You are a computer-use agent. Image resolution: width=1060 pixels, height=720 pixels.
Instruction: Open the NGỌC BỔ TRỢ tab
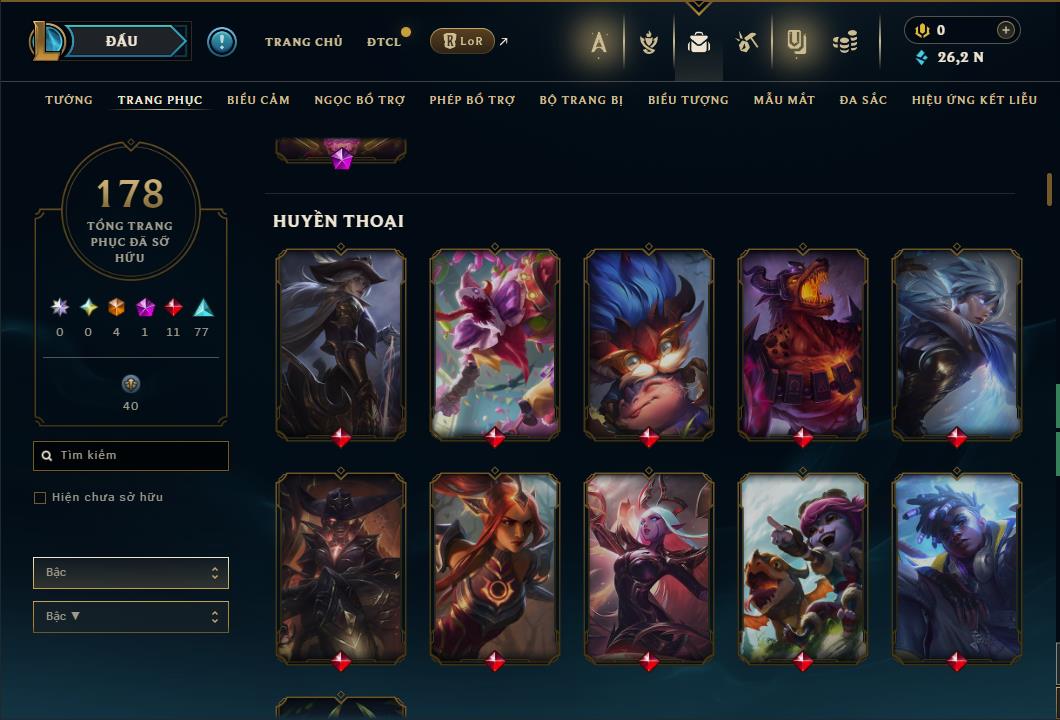(x=359, y=100)
